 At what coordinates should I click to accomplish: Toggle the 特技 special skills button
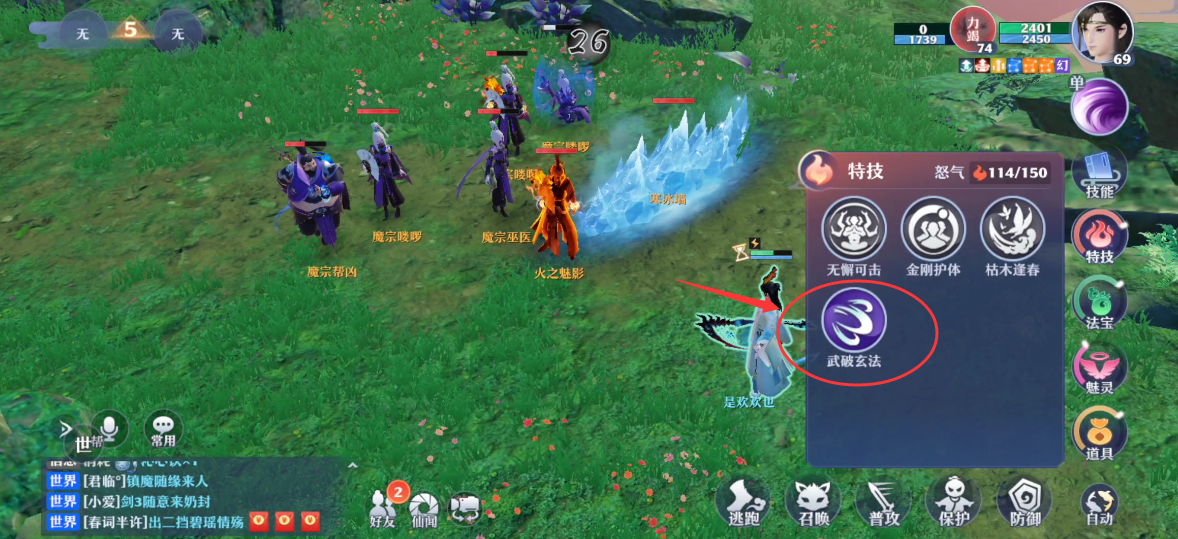click(1099, 238)
